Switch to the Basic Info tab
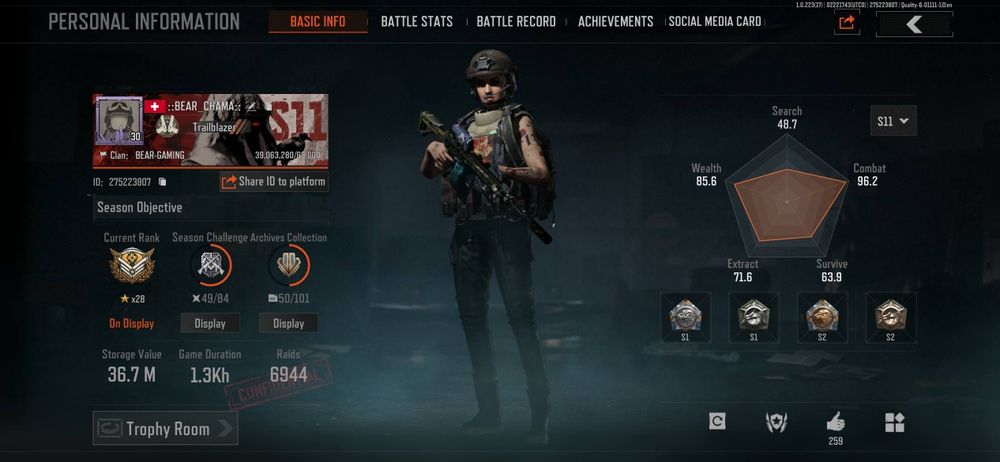This screenshot has height=462, width=1000. tap(318, 21)
